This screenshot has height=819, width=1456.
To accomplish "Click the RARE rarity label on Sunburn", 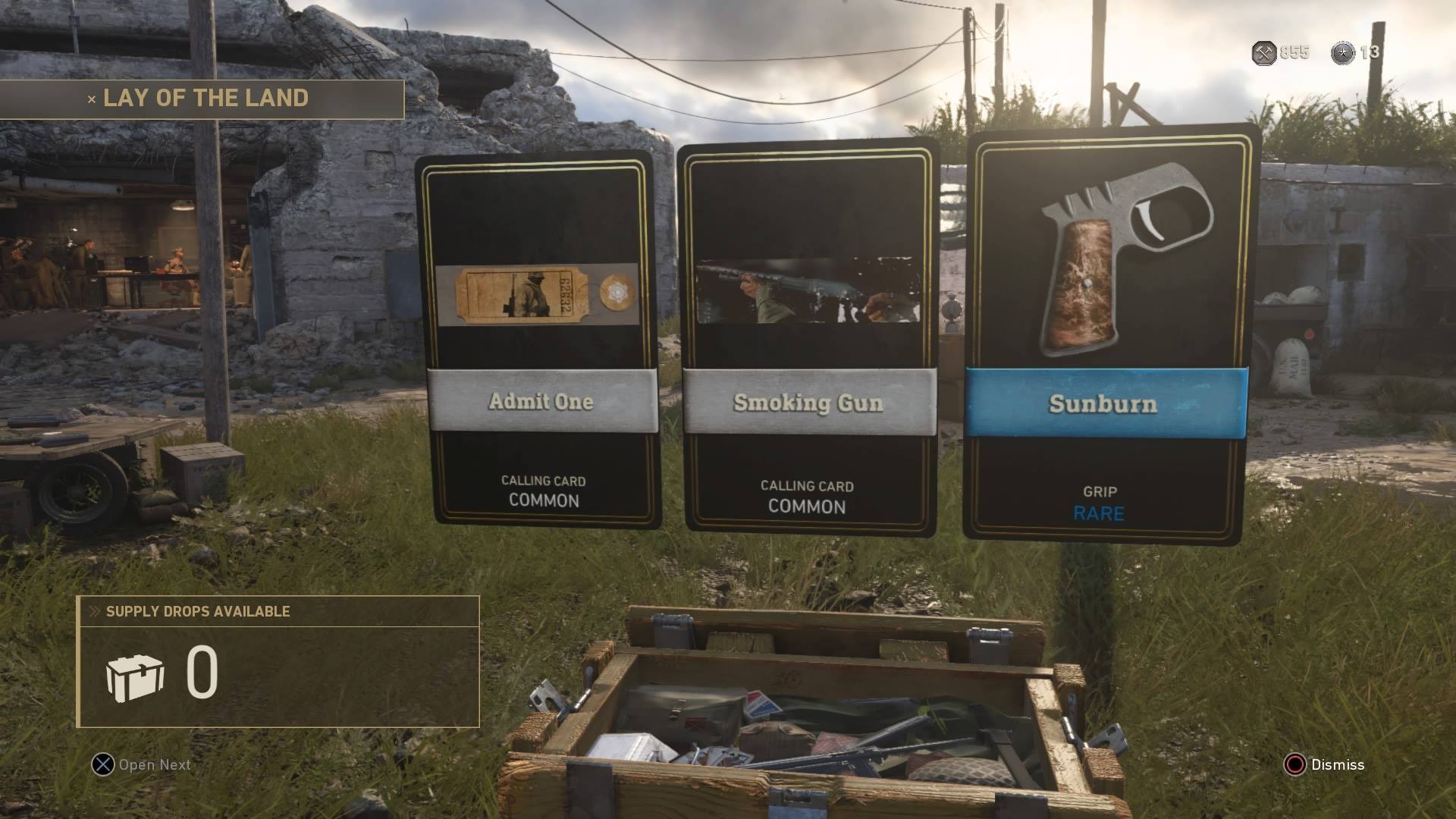I will (1098, 513).
